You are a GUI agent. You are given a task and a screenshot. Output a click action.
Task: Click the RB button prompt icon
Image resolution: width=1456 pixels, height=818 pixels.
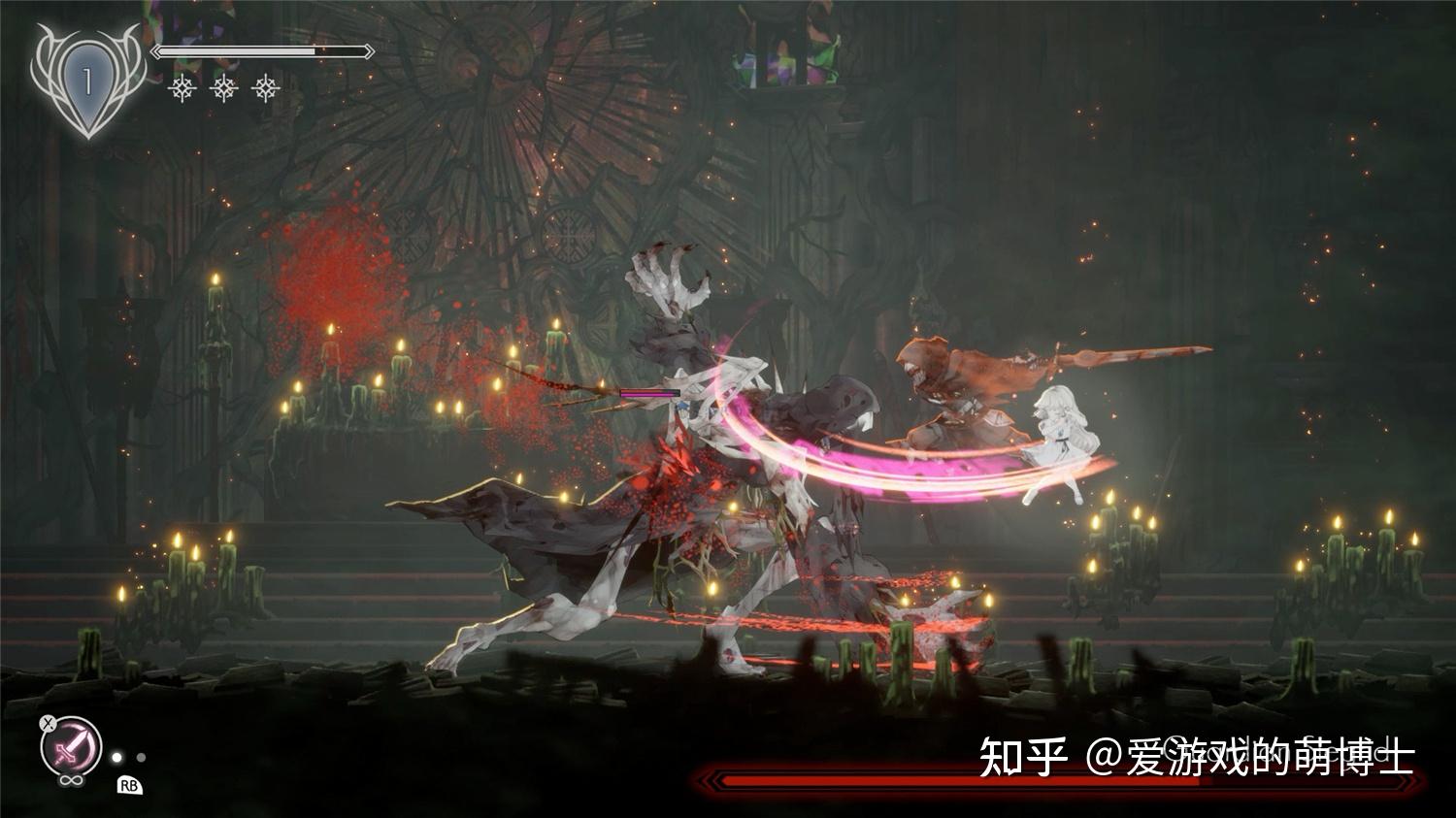click(x=130, y=786)
